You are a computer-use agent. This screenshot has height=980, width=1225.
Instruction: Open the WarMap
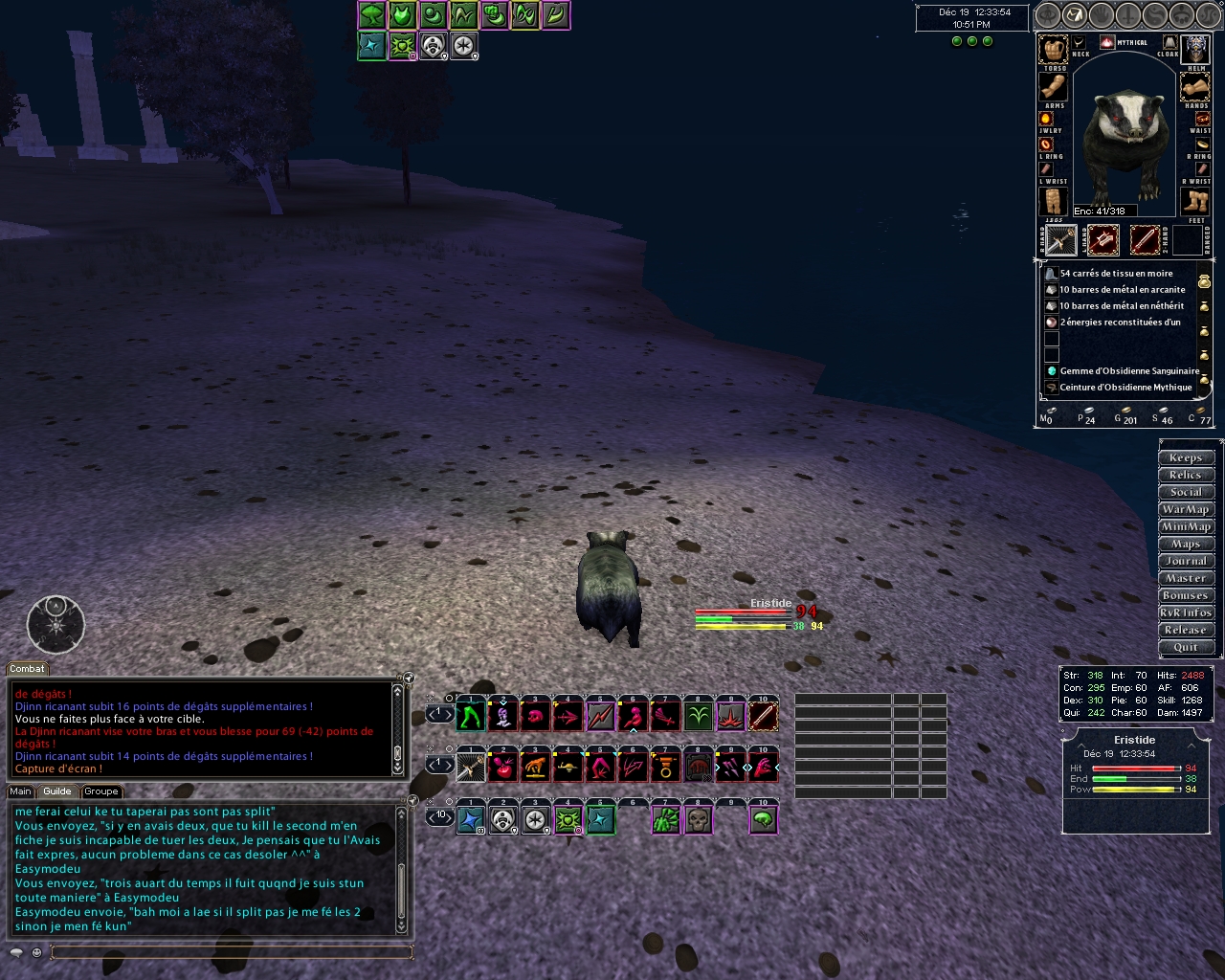[x=1186, y=509]
